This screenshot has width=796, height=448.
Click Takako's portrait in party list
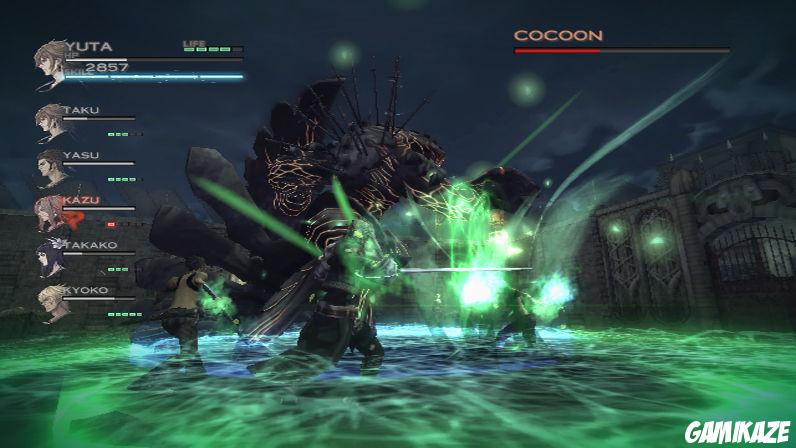(x=50, y=257)
